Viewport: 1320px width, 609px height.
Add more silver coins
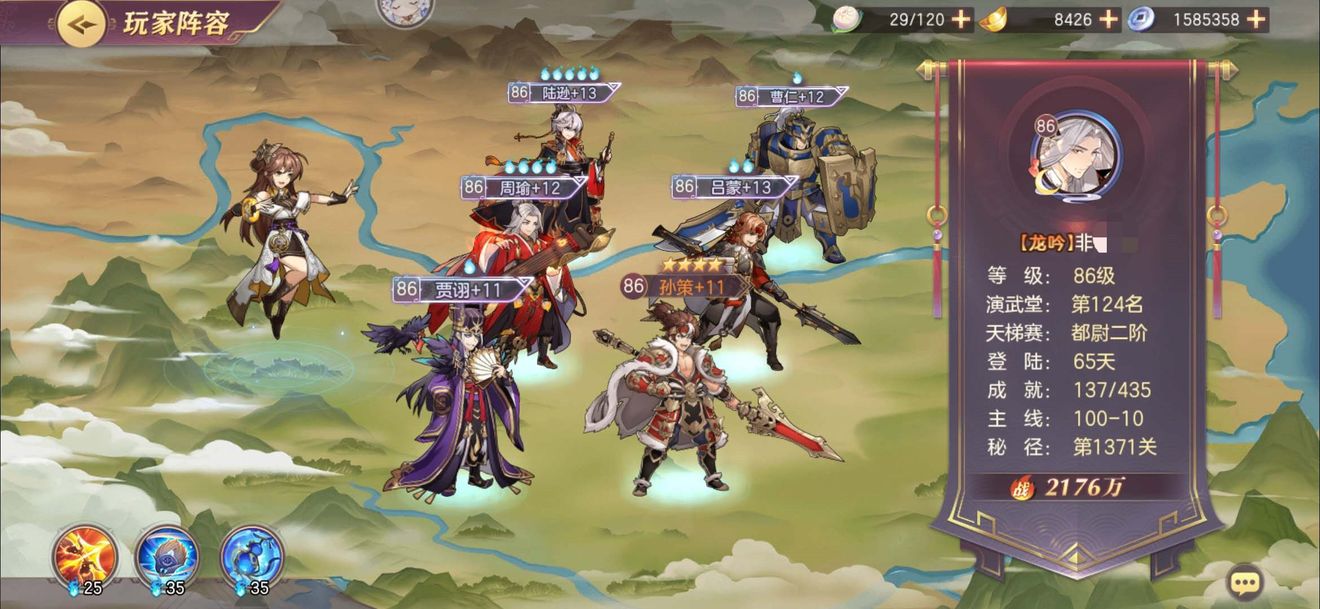pyautogui.click(x=1256, y=19)
